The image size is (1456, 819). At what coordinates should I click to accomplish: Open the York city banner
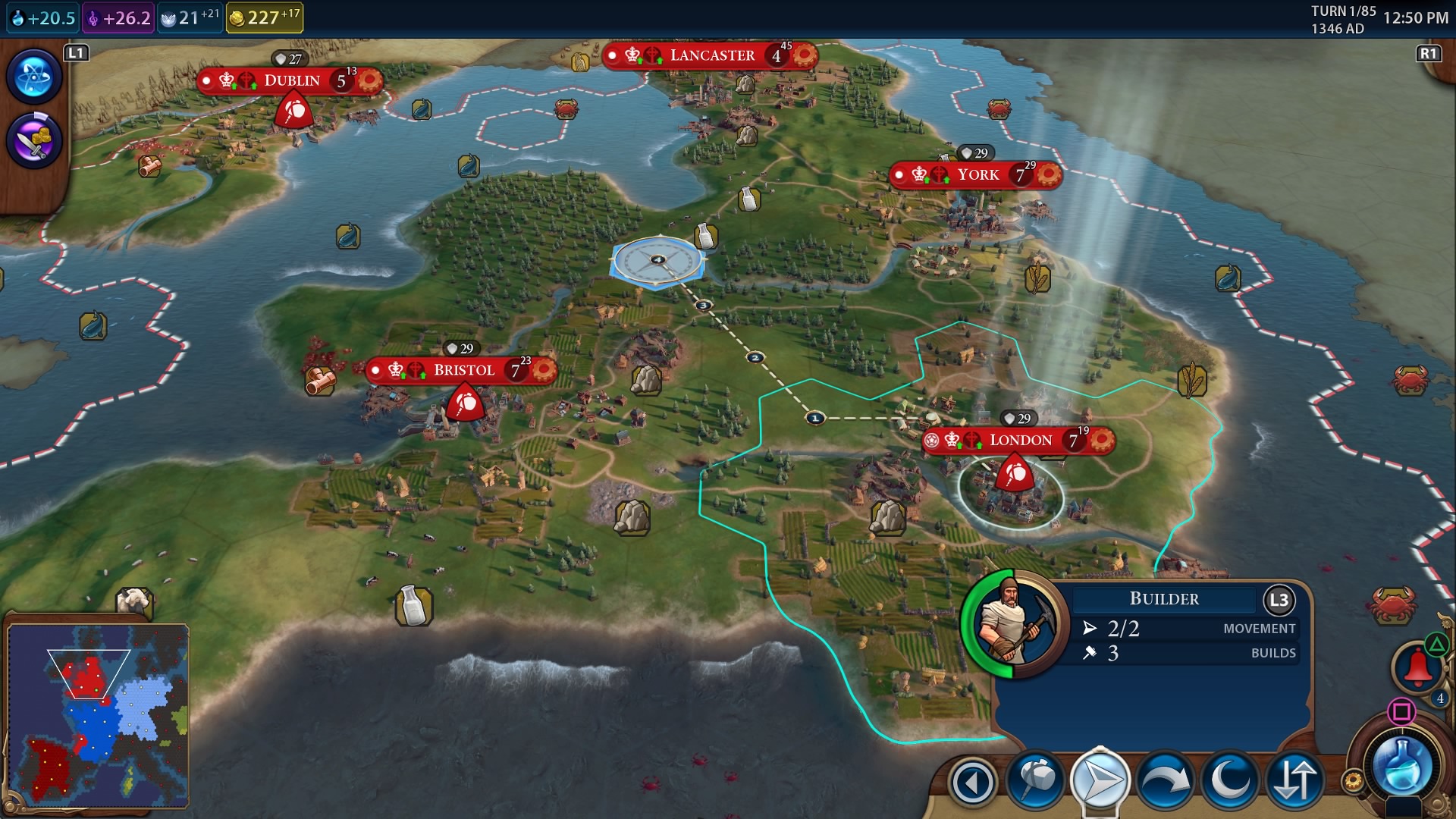click(977, 175)
